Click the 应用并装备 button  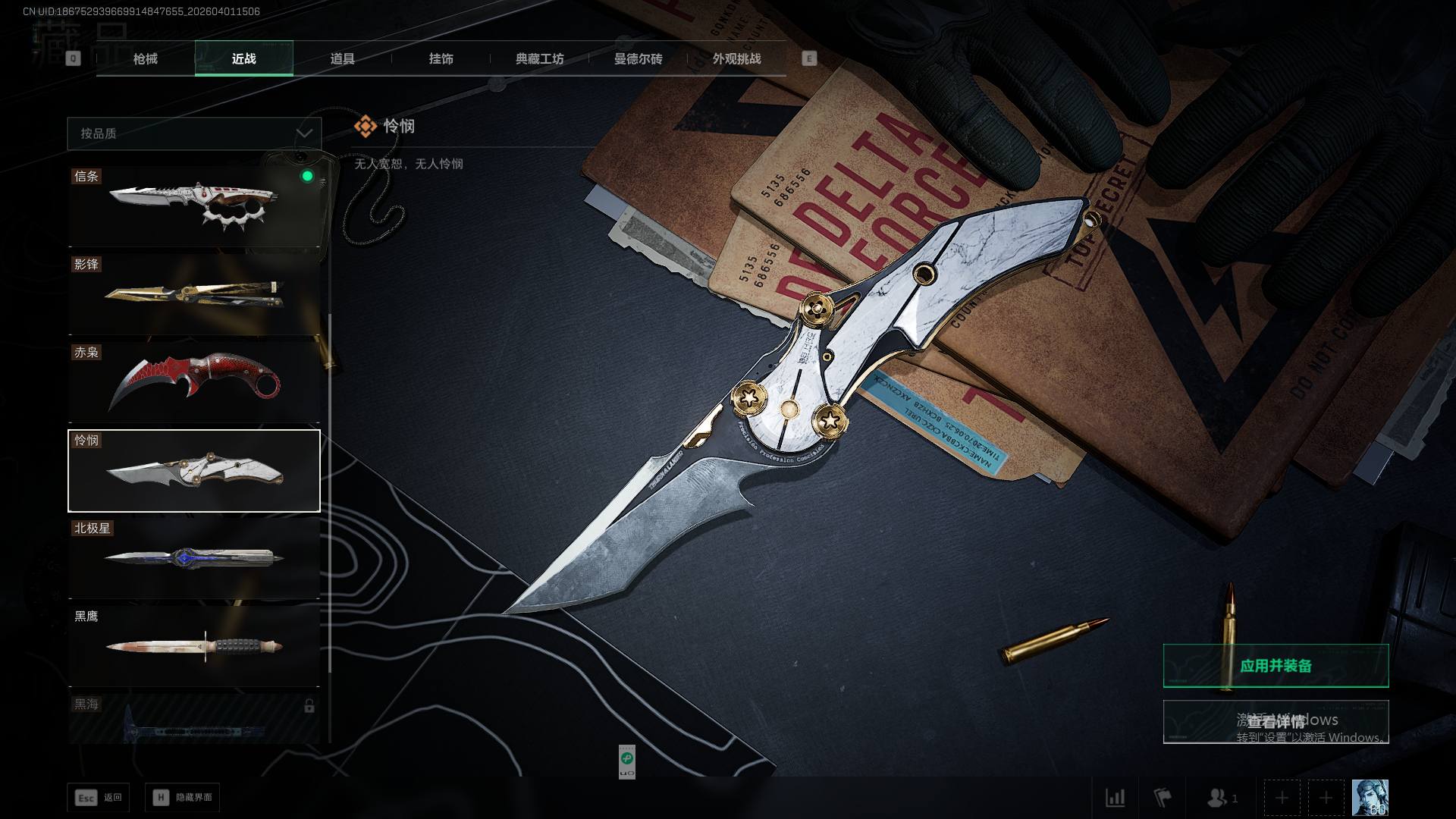click(1276, 666)
